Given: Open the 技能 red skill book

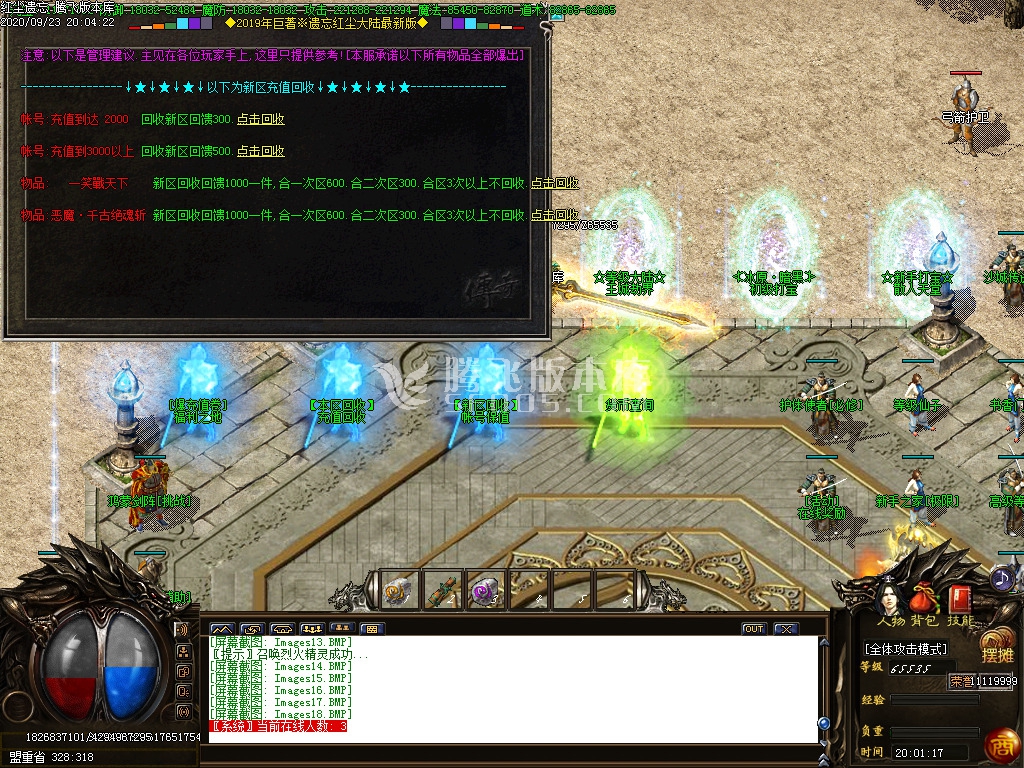Looking at the screenshot, I should coord(961,600).
